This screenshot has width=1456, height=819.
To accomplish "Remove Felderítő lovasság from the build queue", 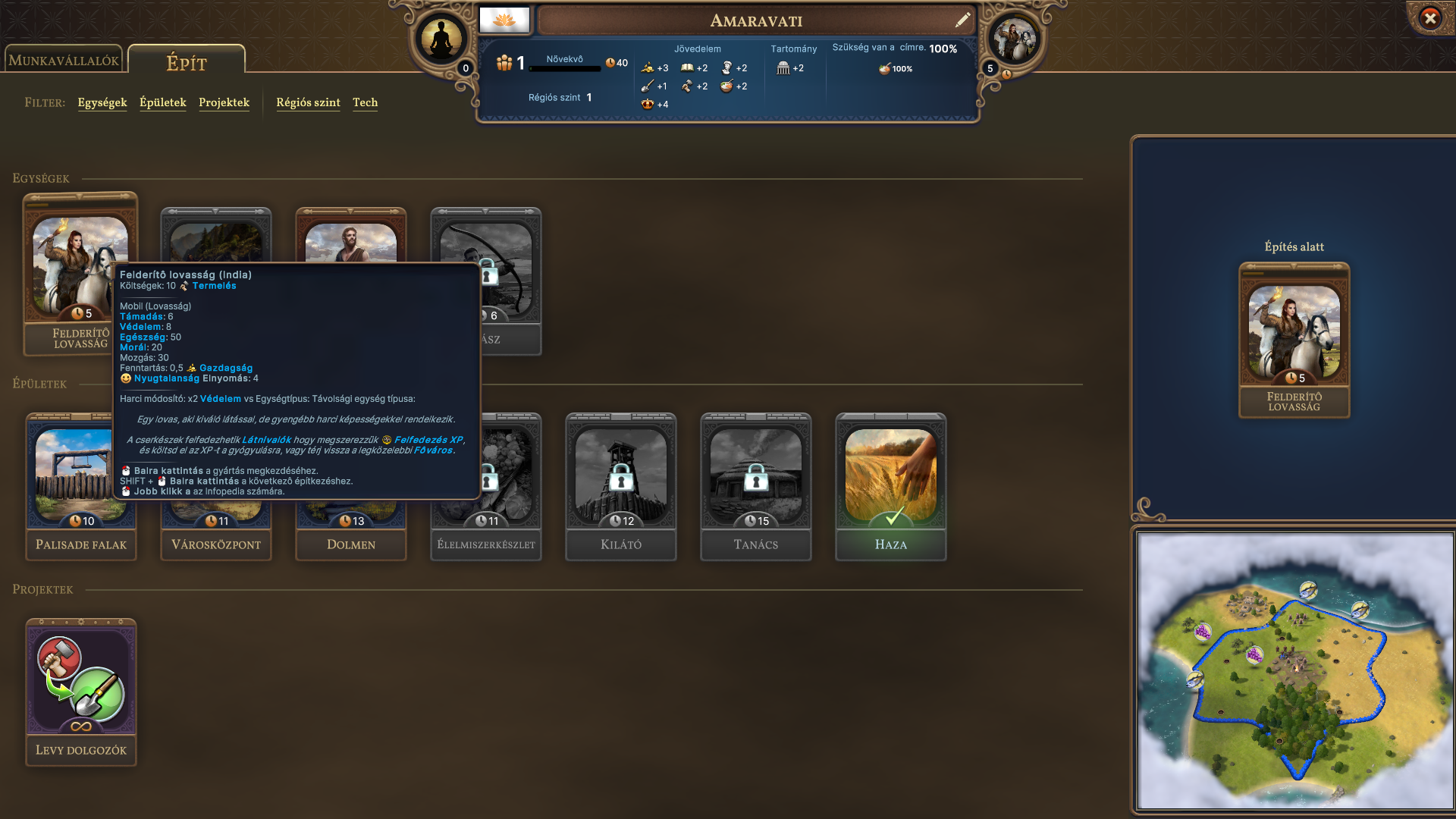I will tap(1294, 340).
